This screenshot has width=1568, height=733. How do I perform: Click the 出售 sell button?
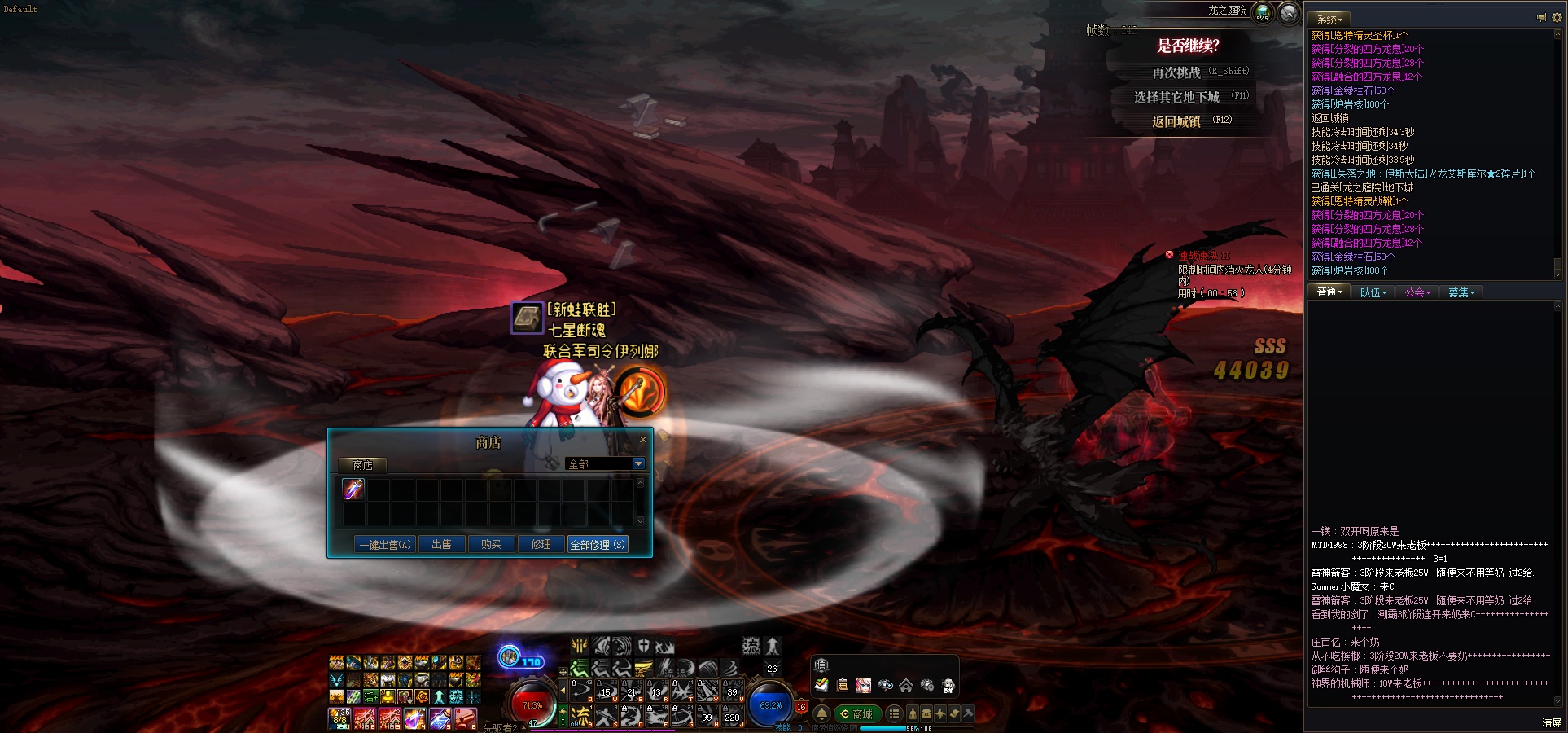pos(441,544)
